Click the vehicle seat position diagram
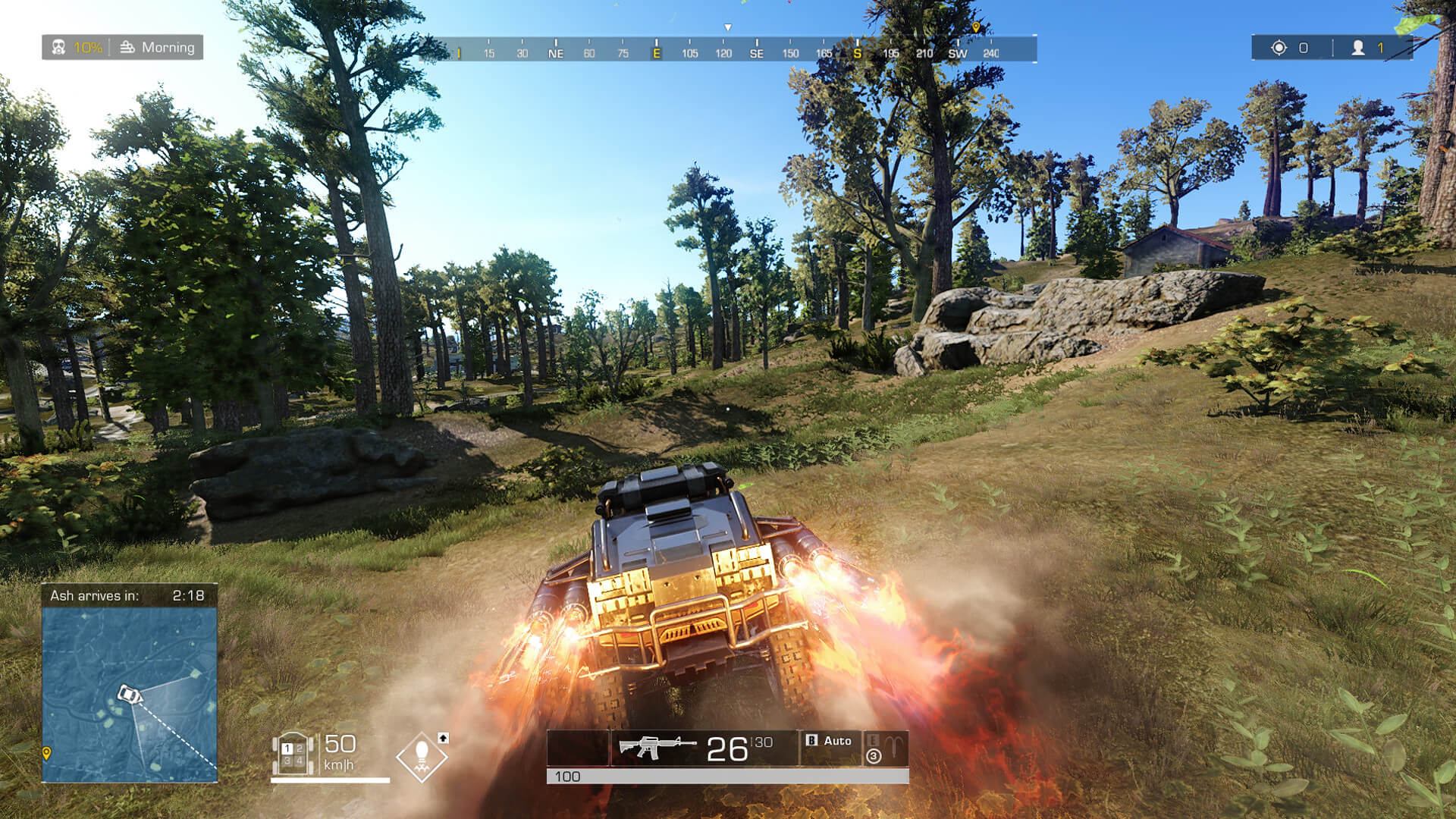1456x819 pixels. pyautogui.click(x=293, y=754)
